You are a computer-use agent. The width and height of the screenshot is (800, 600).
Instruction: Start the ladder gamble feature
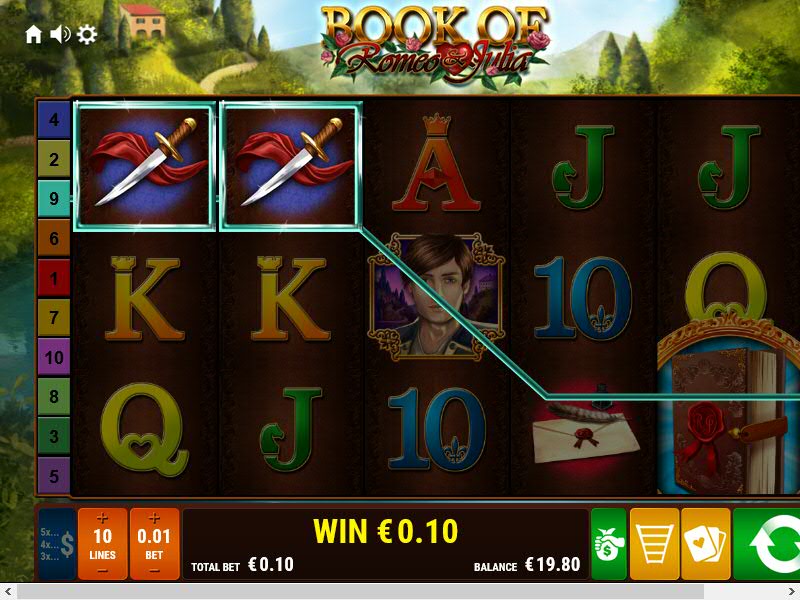click(x=654, y=544)
